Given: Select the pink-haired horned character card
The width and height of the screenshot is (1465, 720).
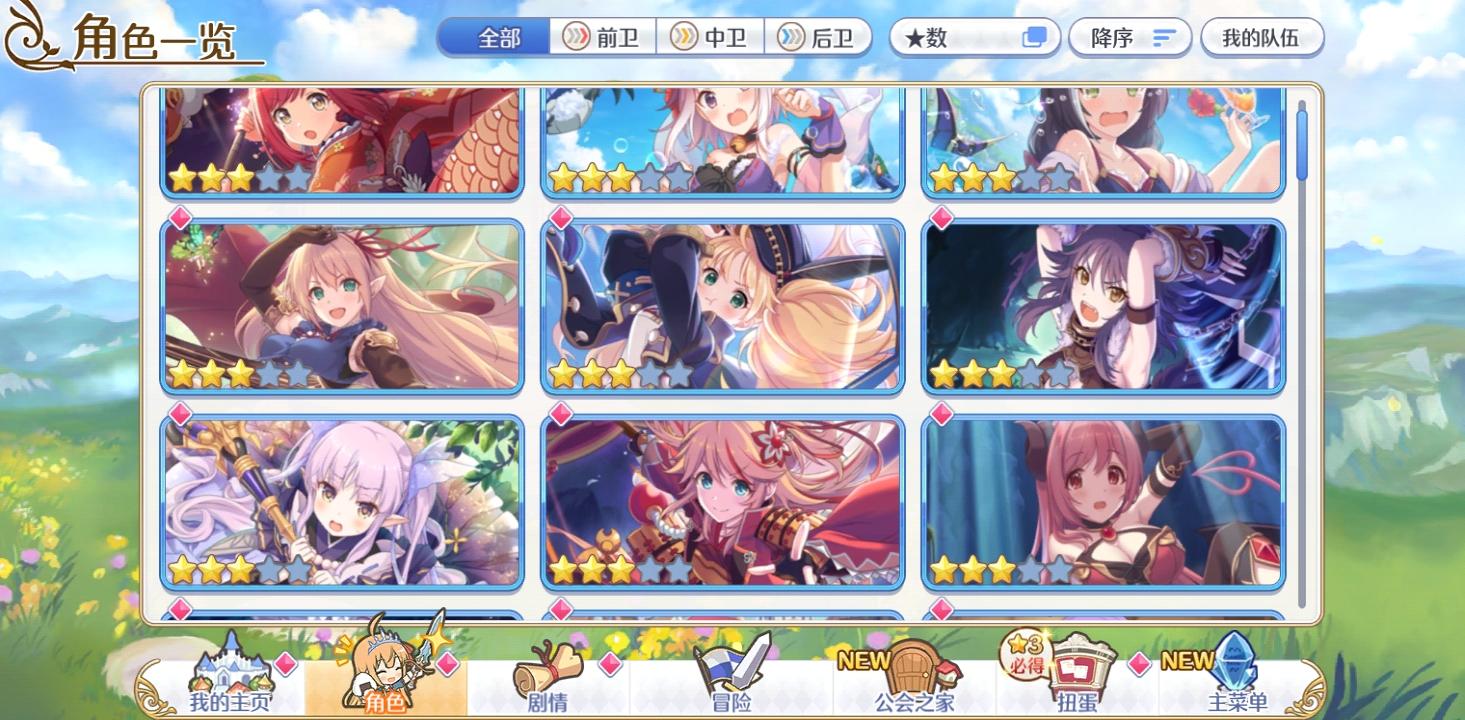Looking at the screenshot, I should click(x=1104, y=498).
